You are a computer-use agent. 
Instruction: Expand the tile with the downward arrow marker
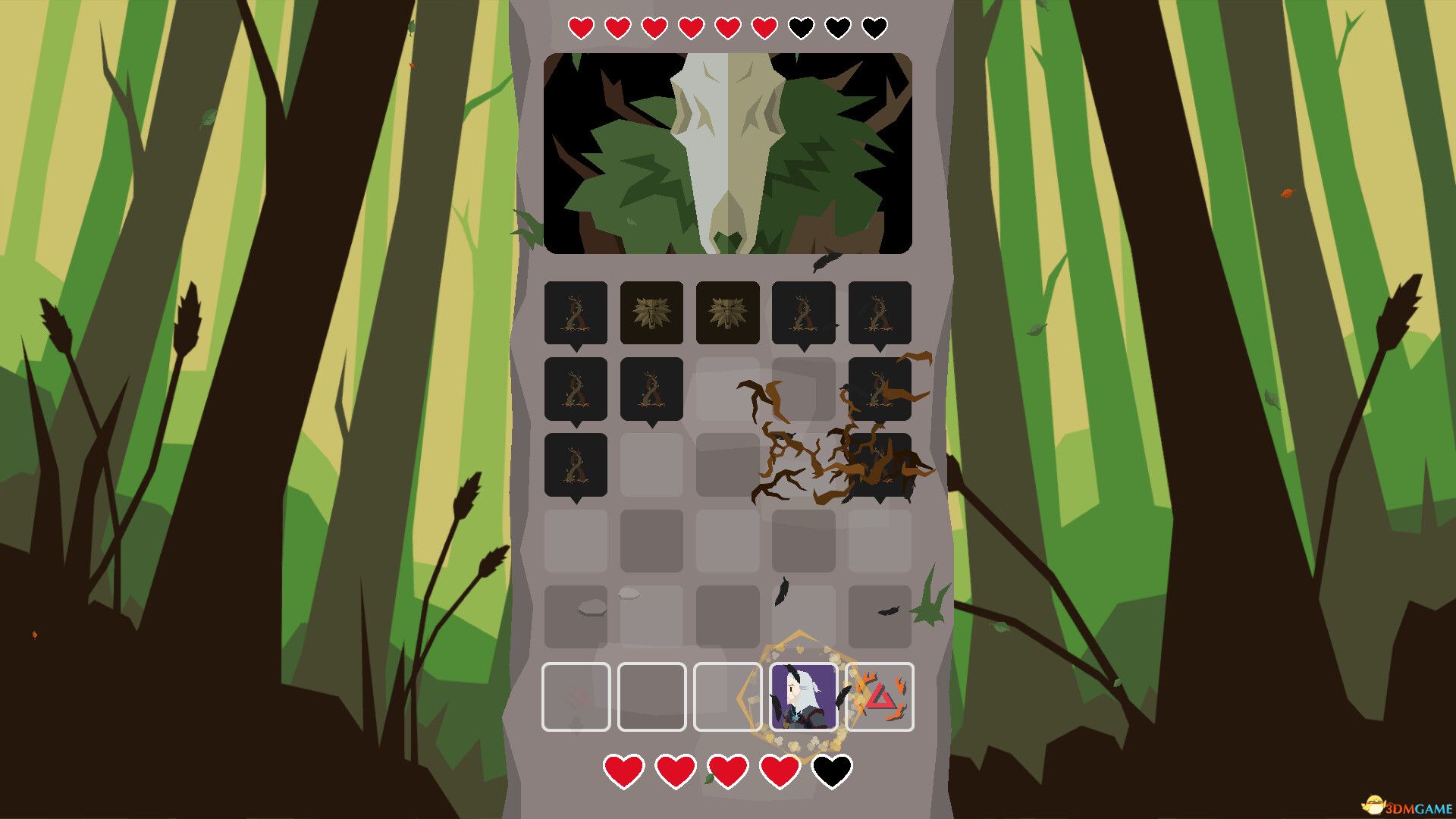pos(576,347)
